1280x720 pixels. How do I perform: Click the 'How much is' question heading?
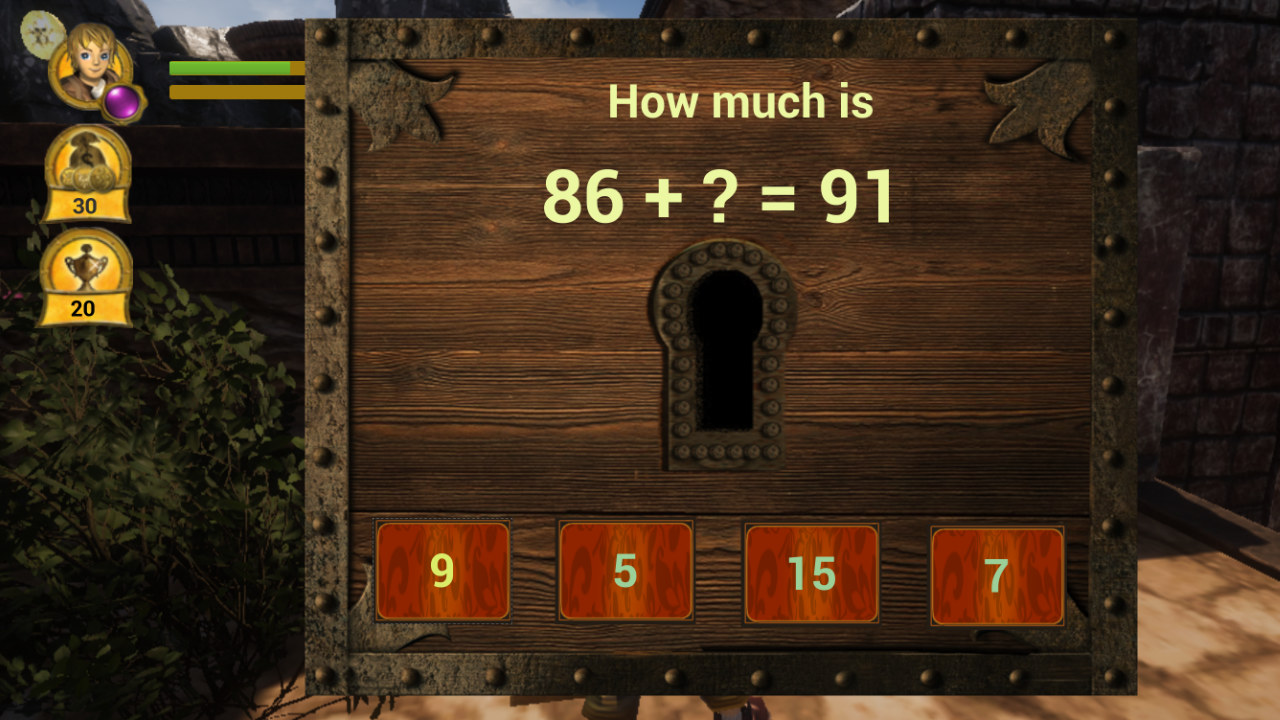(x=743, y=100)
